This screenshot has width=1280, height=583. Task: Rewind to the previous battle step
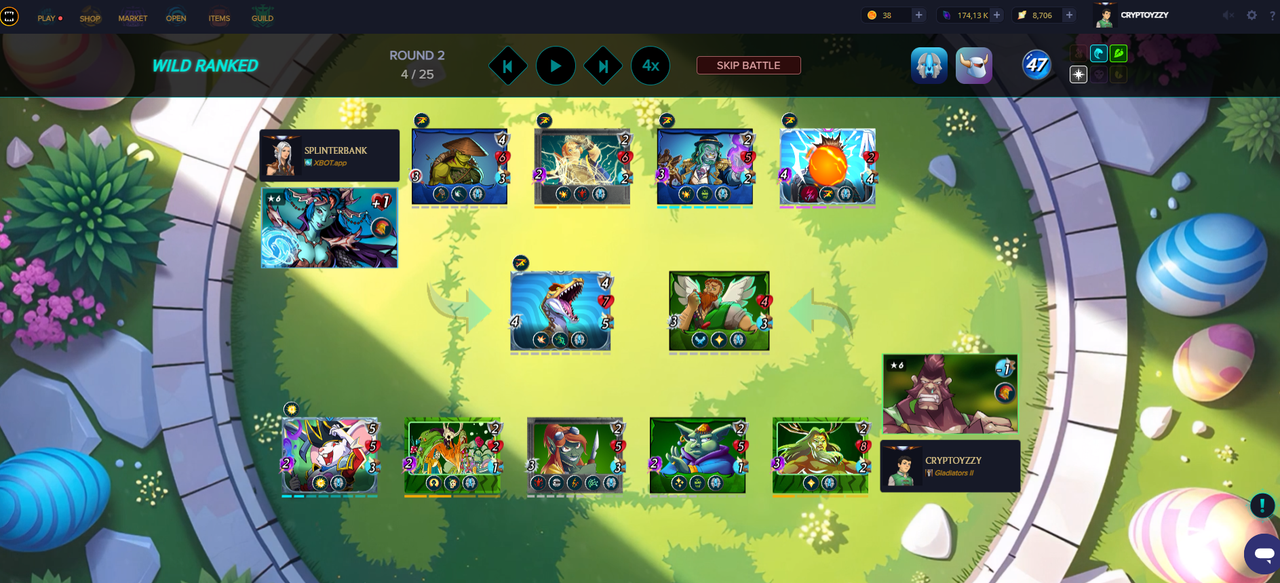(x=508, y=66)
